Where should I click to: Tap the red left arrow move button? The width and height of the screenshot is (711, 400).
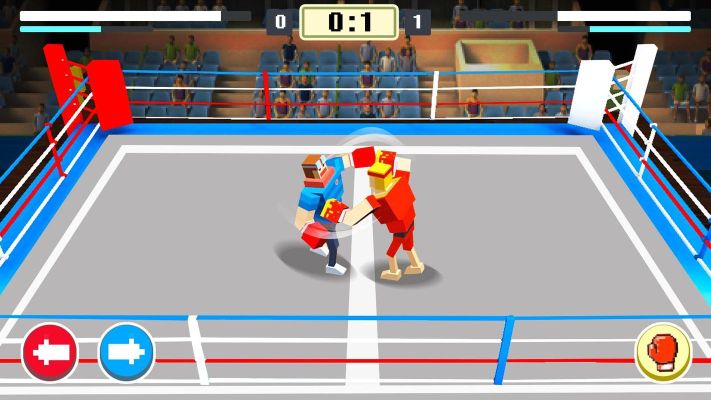(x=50, y=352)
